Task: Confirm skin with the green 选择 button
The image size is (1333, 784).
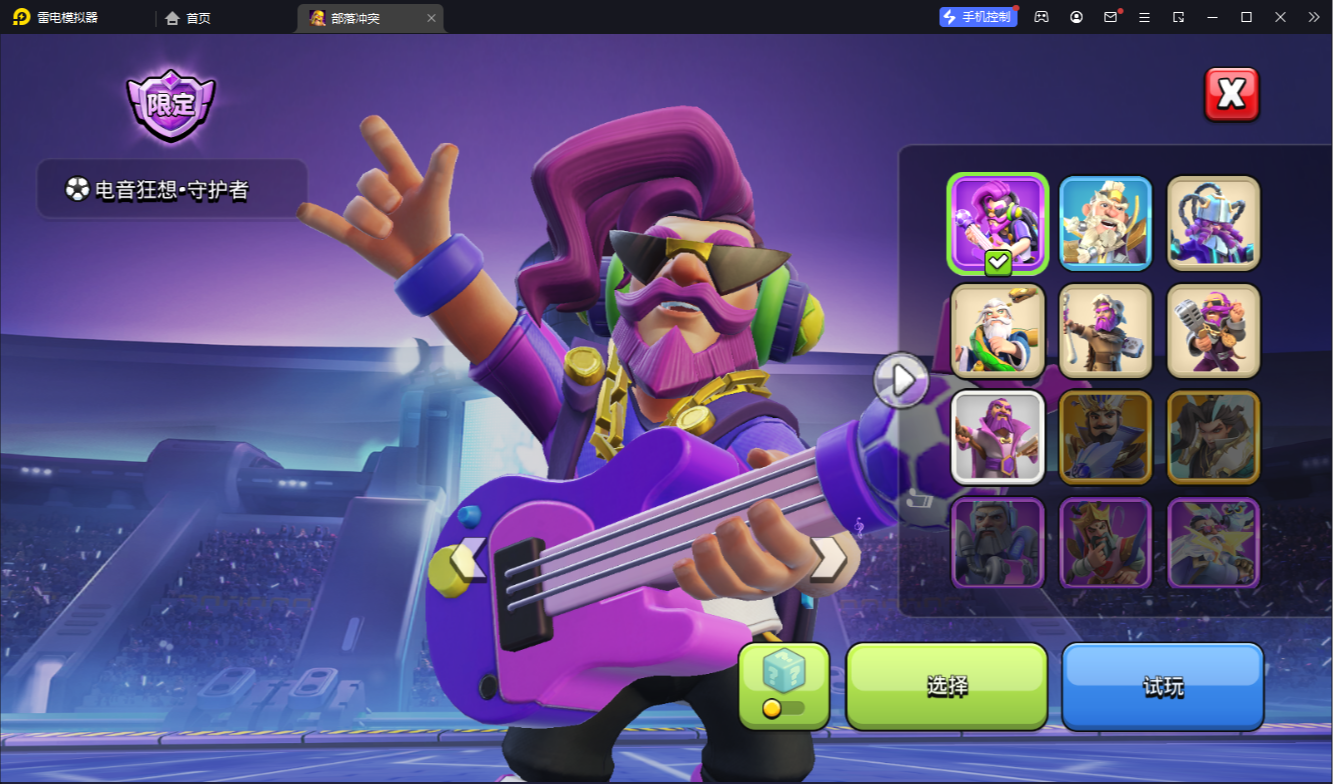Action: [x=946, y=686]
